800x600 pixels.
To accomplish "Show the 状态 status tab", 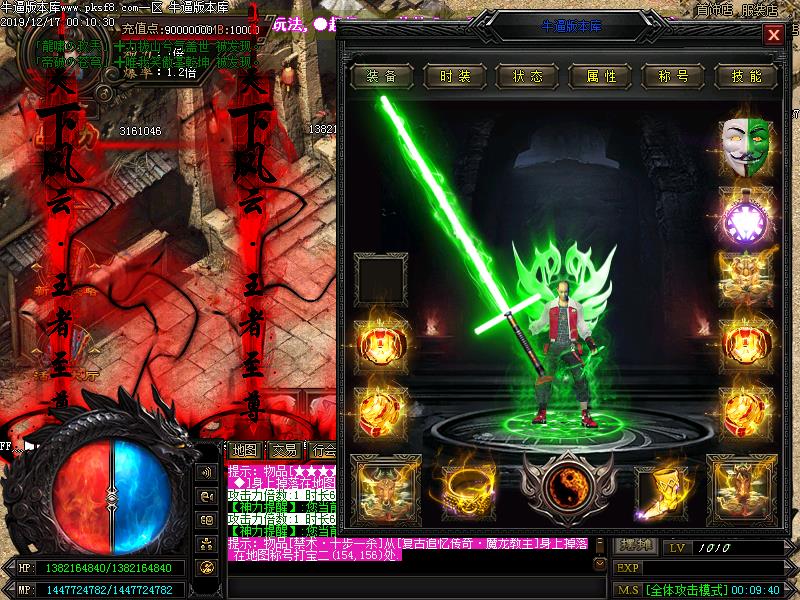I will [527, 76].
